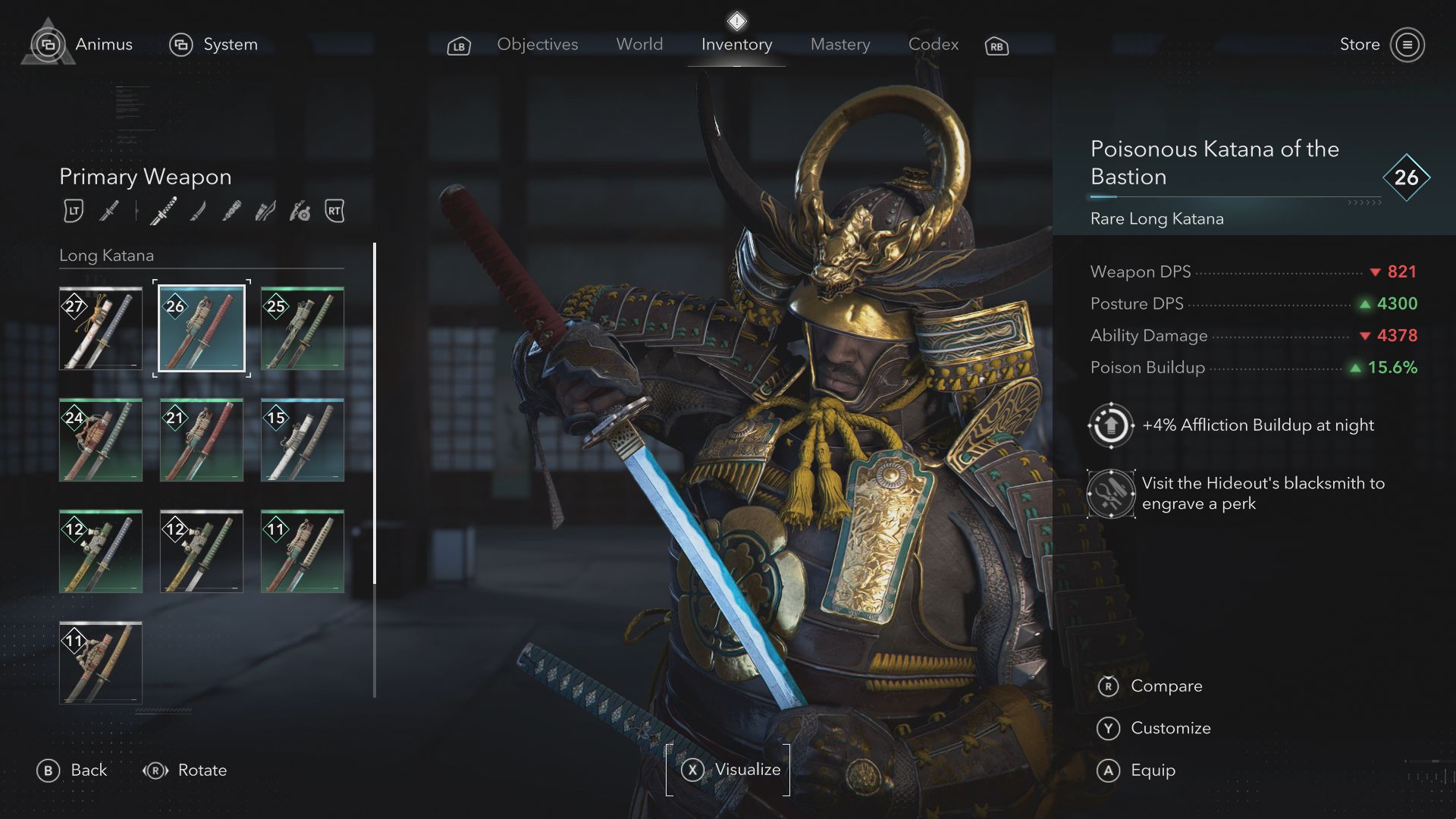Select the Inventory tab
Image resolution: width=1456 pixels, height=819 pixels.
point(736,45)
